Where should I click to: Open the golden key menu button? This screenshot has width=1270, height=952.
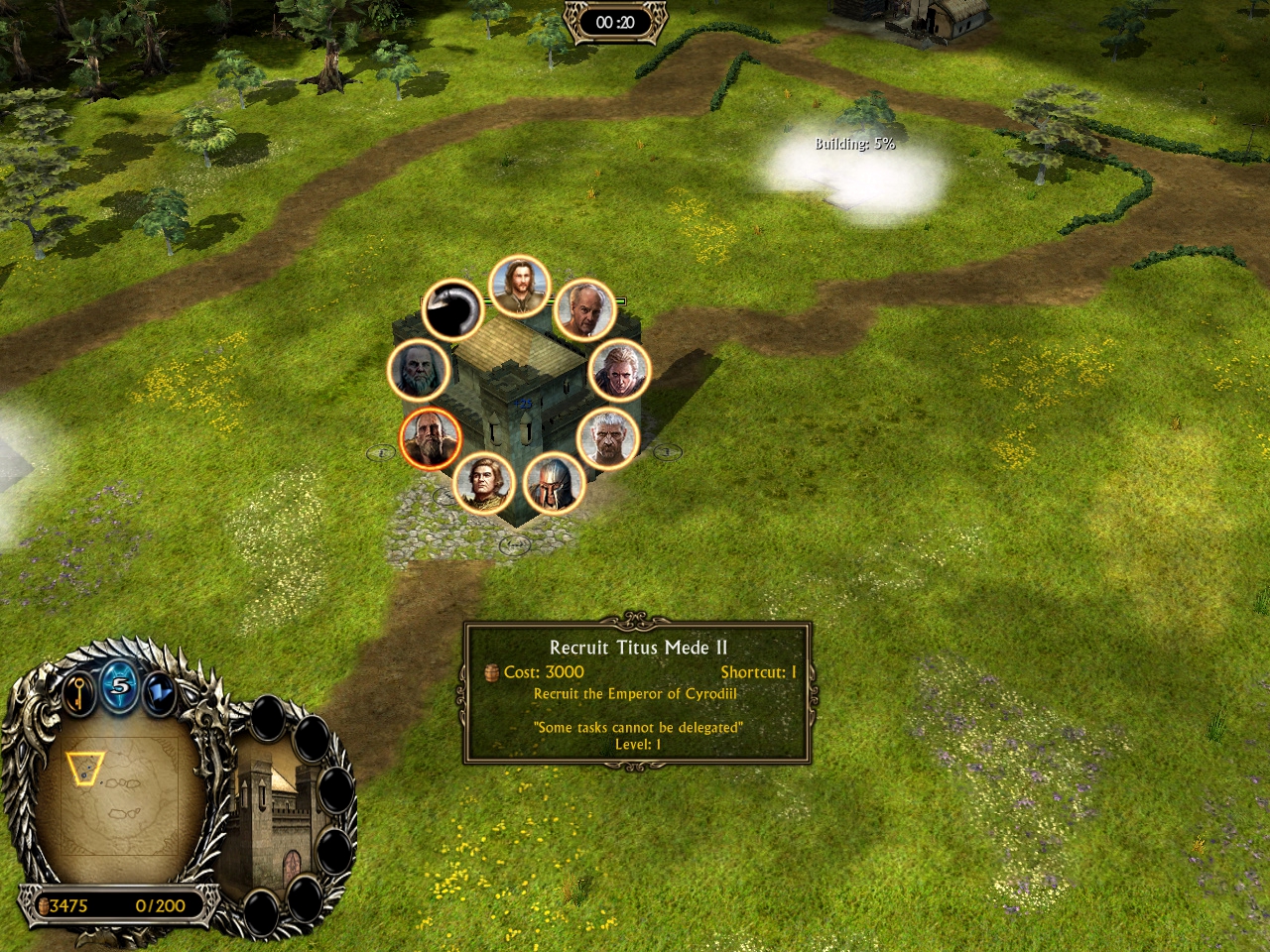click(79, 691)
